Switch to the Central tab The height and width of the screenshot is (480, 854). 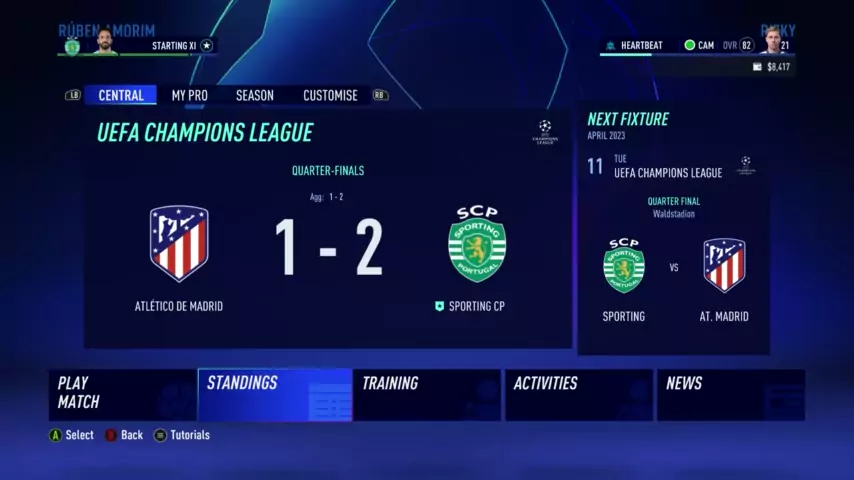(121, 96)
